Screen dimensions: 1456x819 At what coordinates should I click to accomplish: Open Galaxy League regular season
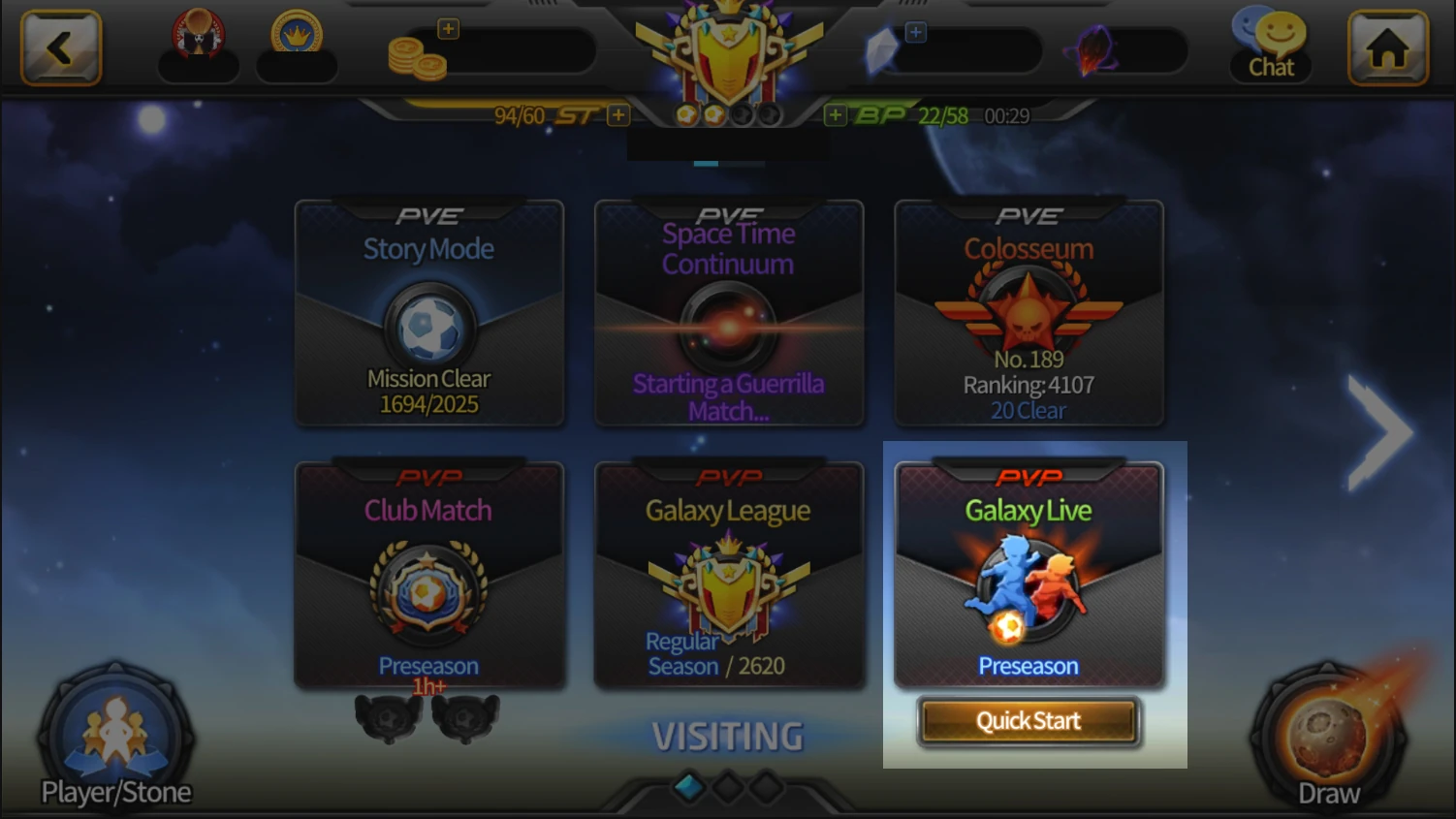coord(728,575)
